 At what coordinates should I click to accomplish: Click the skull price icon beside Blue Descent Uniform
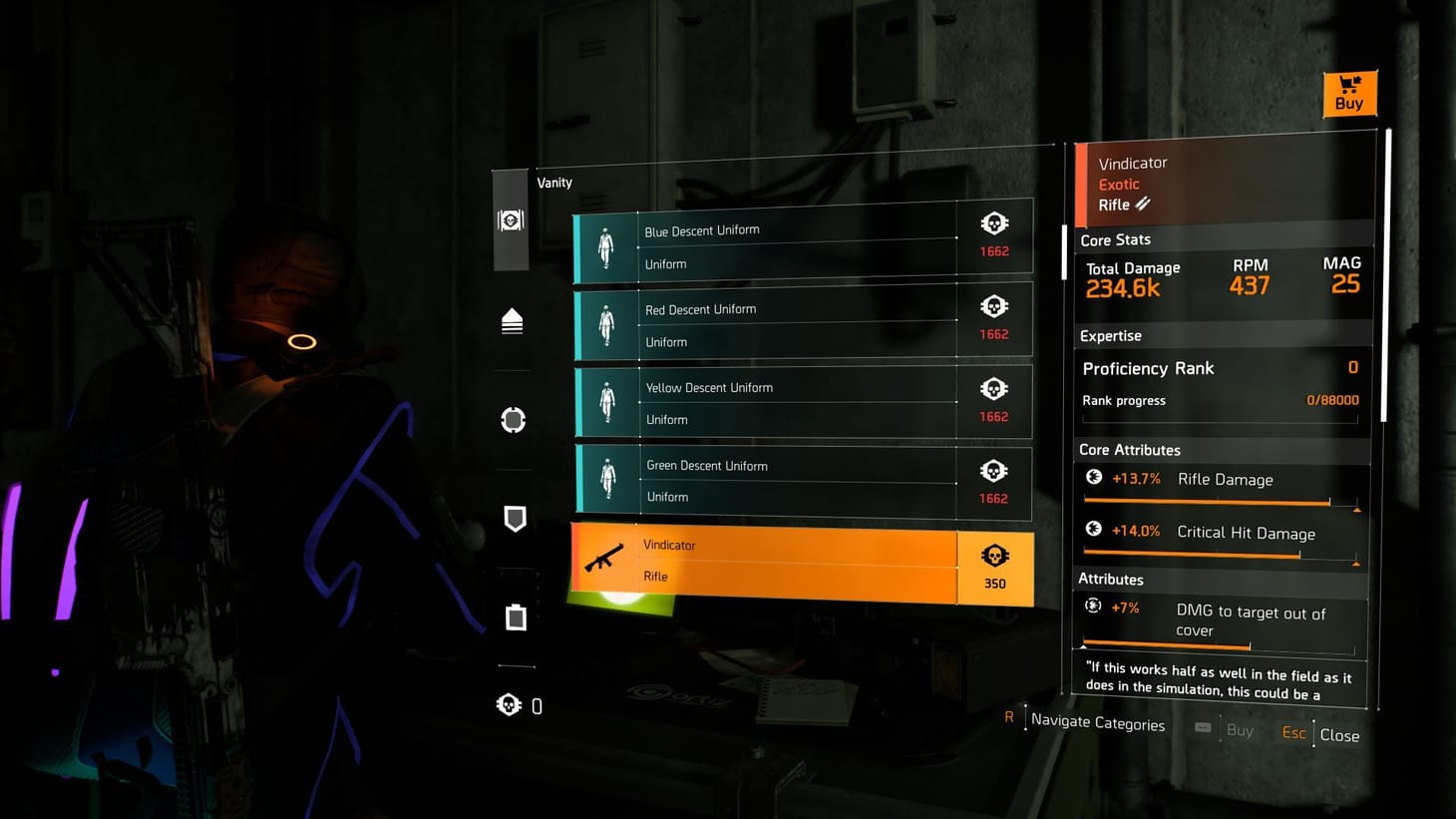(993, 222)
